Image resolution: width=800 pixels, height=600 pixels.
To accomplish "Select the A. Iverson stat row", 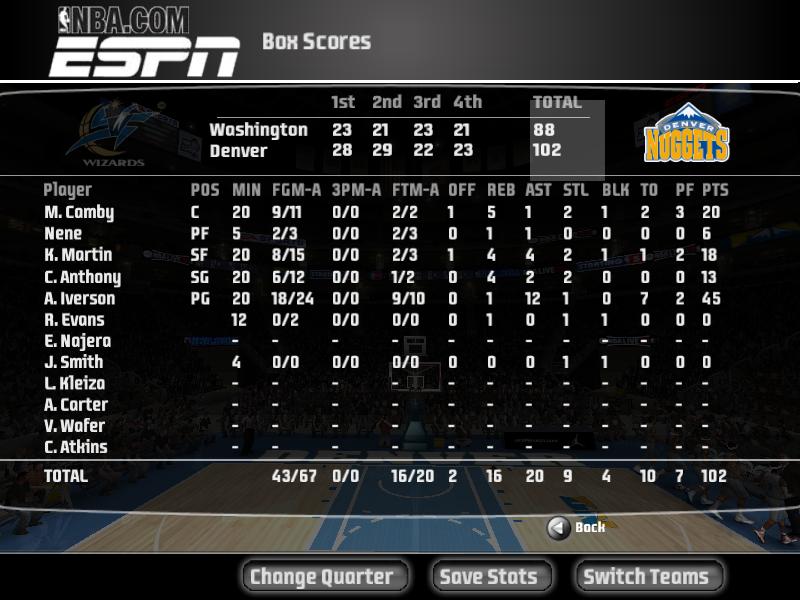I will pyautogui.click(x=80, y=299).
